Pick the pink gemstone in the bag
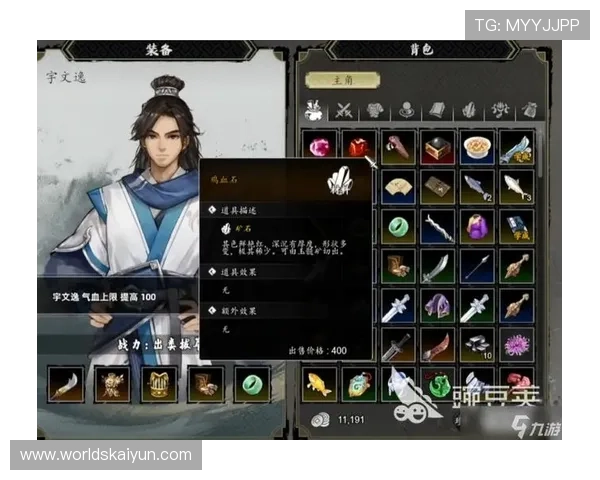The height and width of the screenshot is (480, 600). [x=319, y=147]
